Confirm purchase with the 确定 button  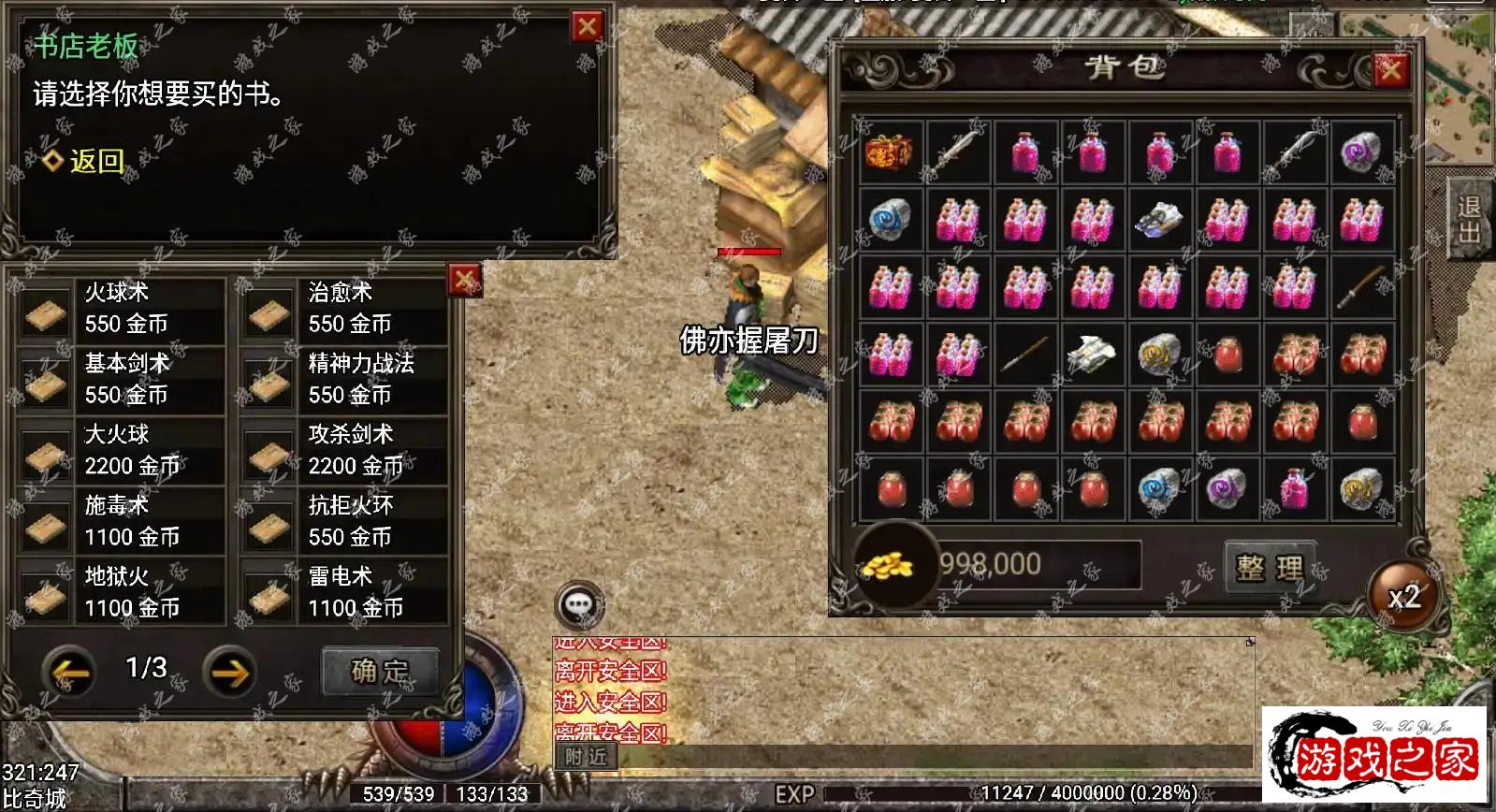pos(380,671)
